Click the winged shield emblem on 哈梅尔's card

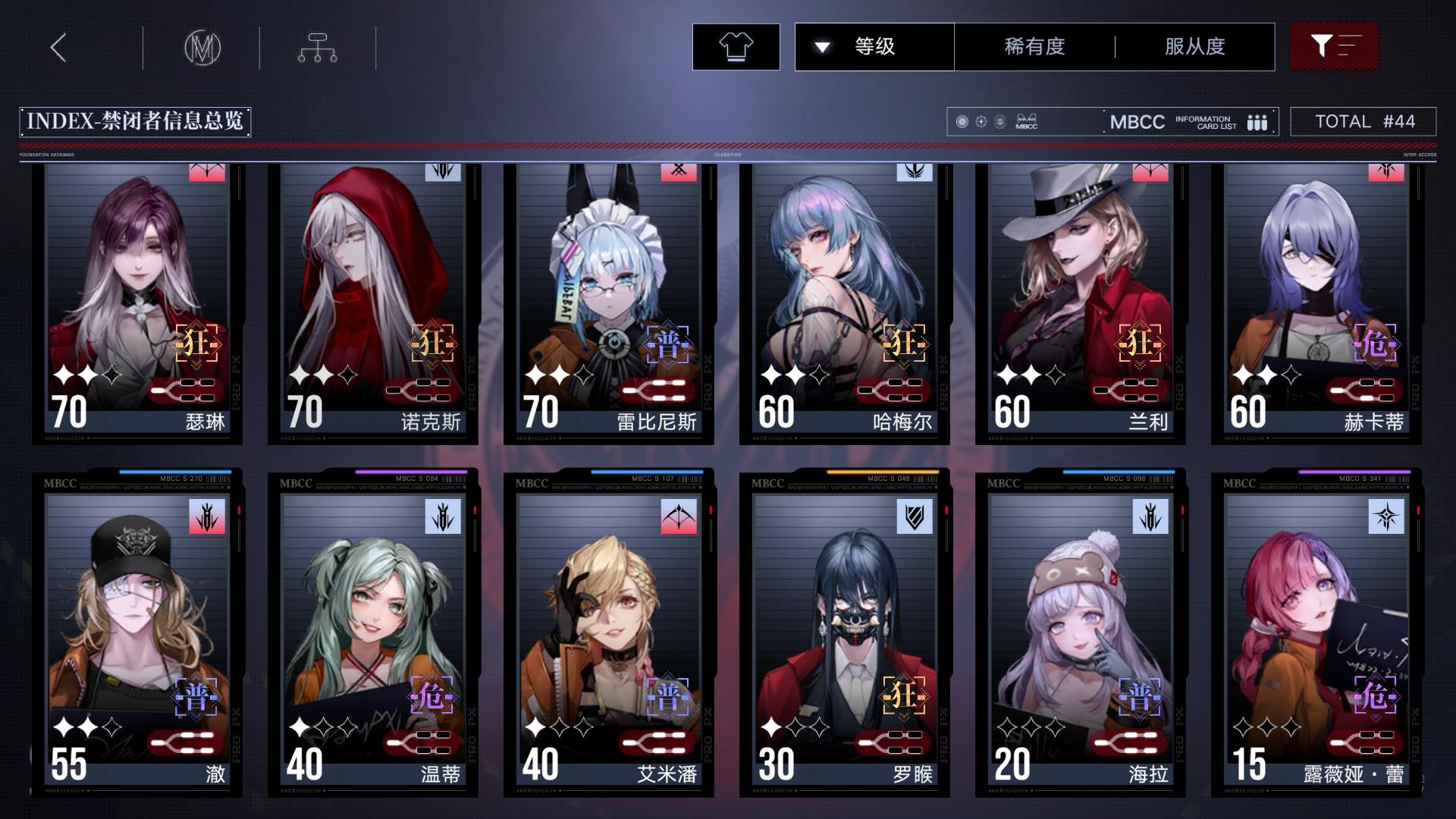pyautogui.click(x=913, y=172)
